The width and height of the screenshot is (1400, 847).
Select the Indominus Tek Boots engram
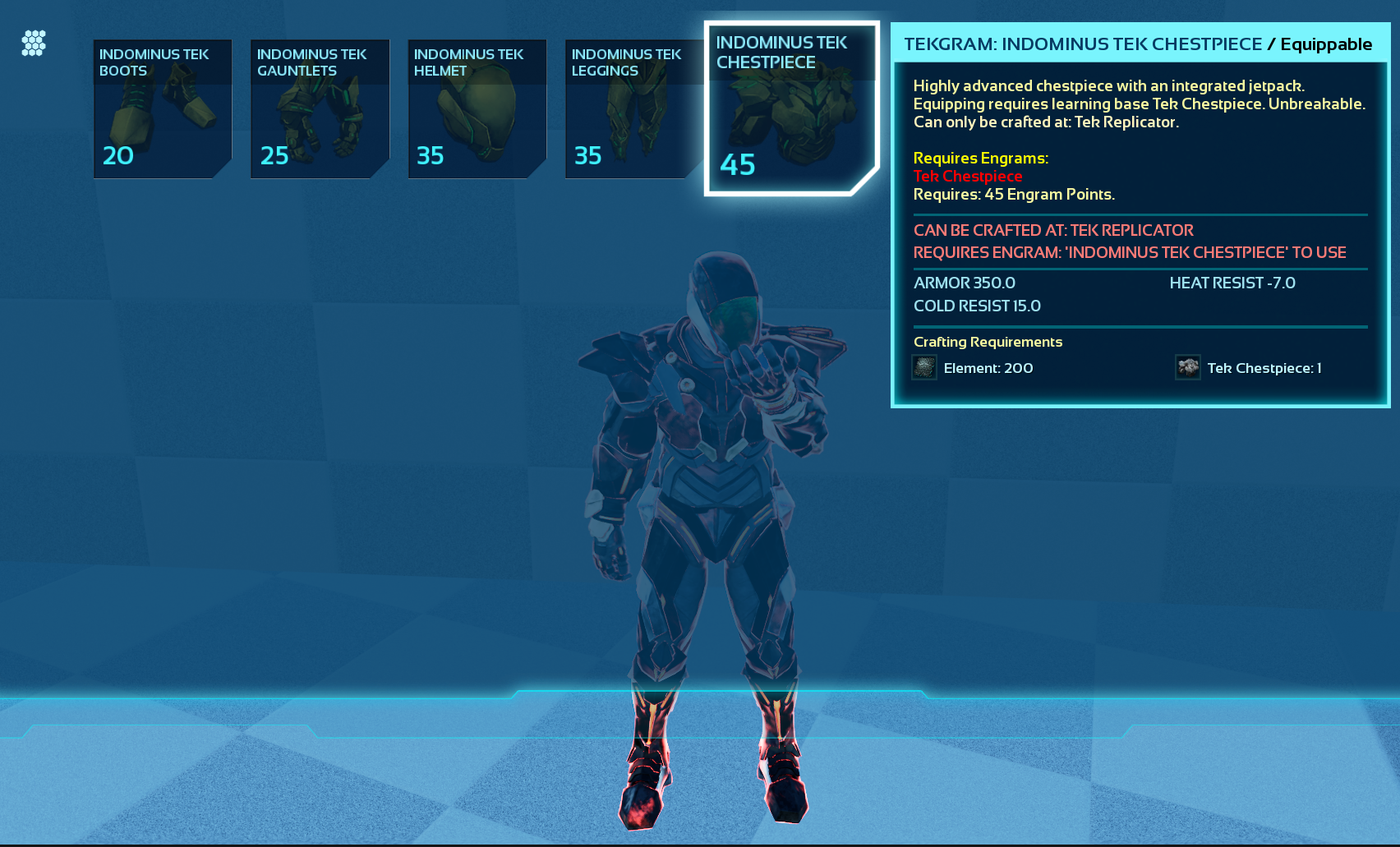pos(163,109)
